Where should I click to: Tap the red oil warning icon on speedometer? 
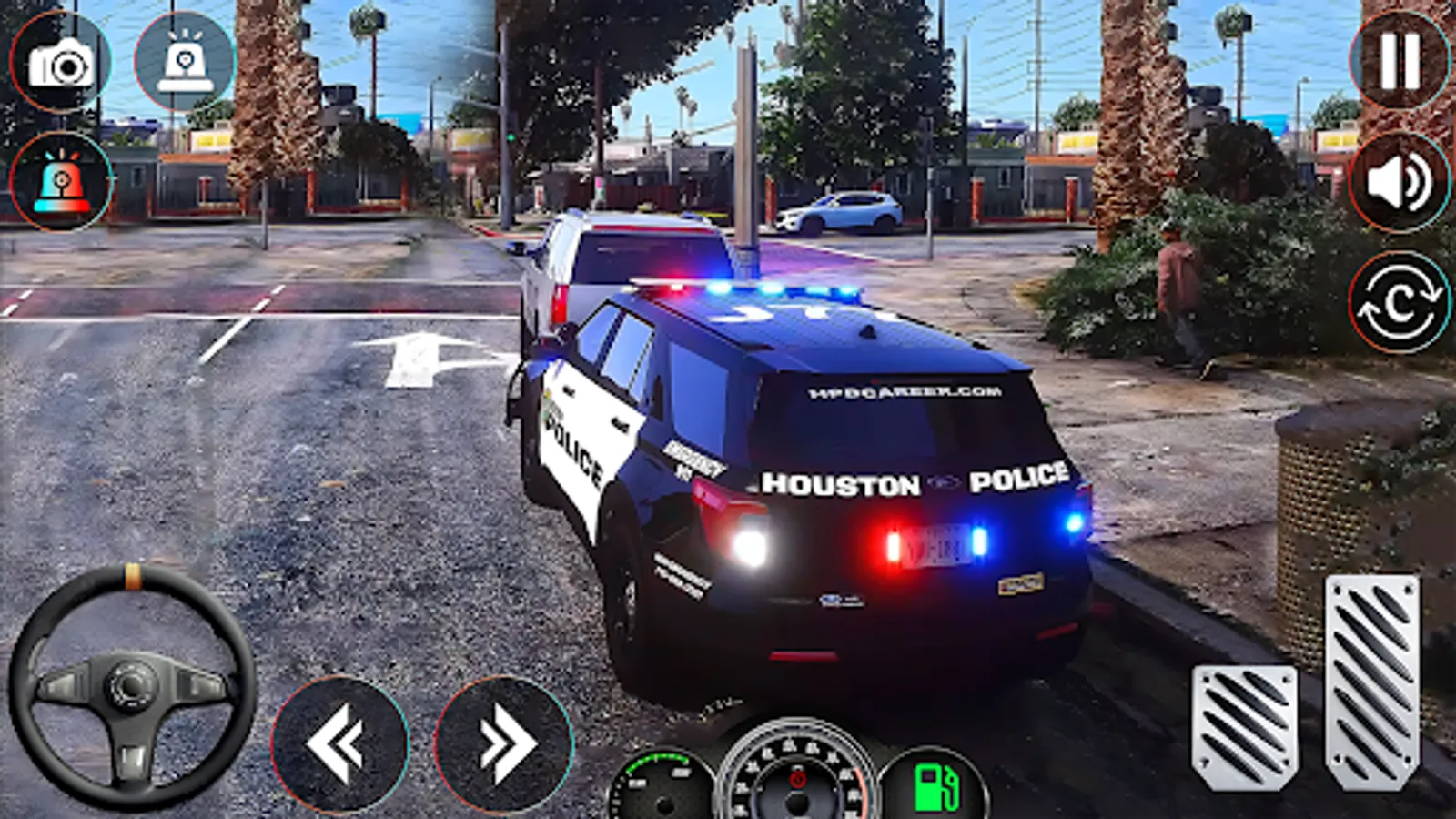pos(799,778)
